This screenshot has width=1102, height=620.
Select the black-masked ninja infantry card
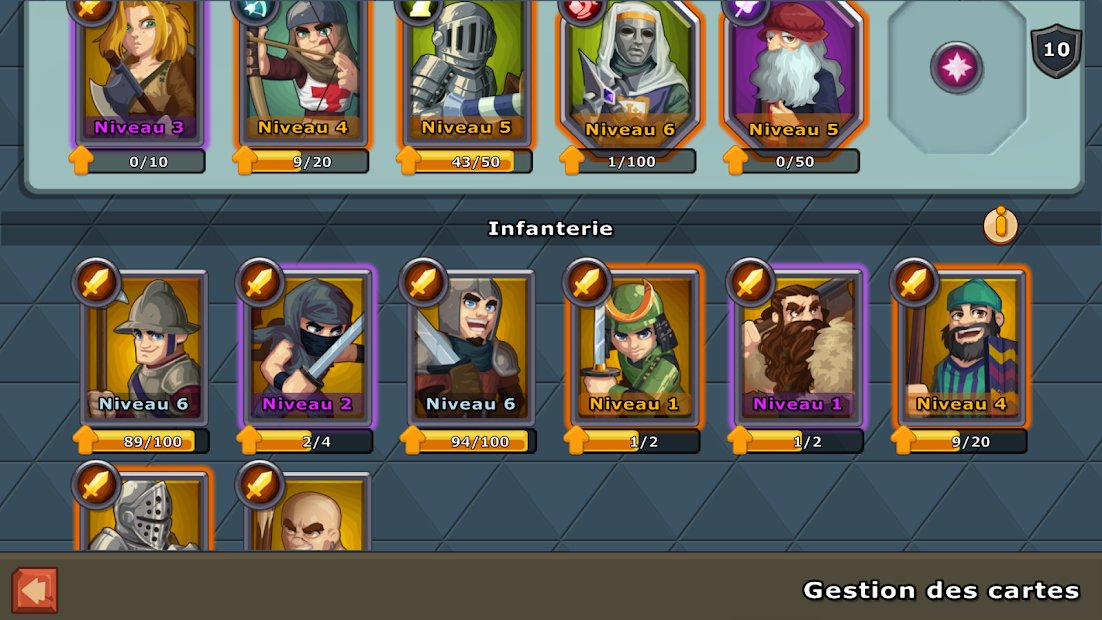(309, 347)
